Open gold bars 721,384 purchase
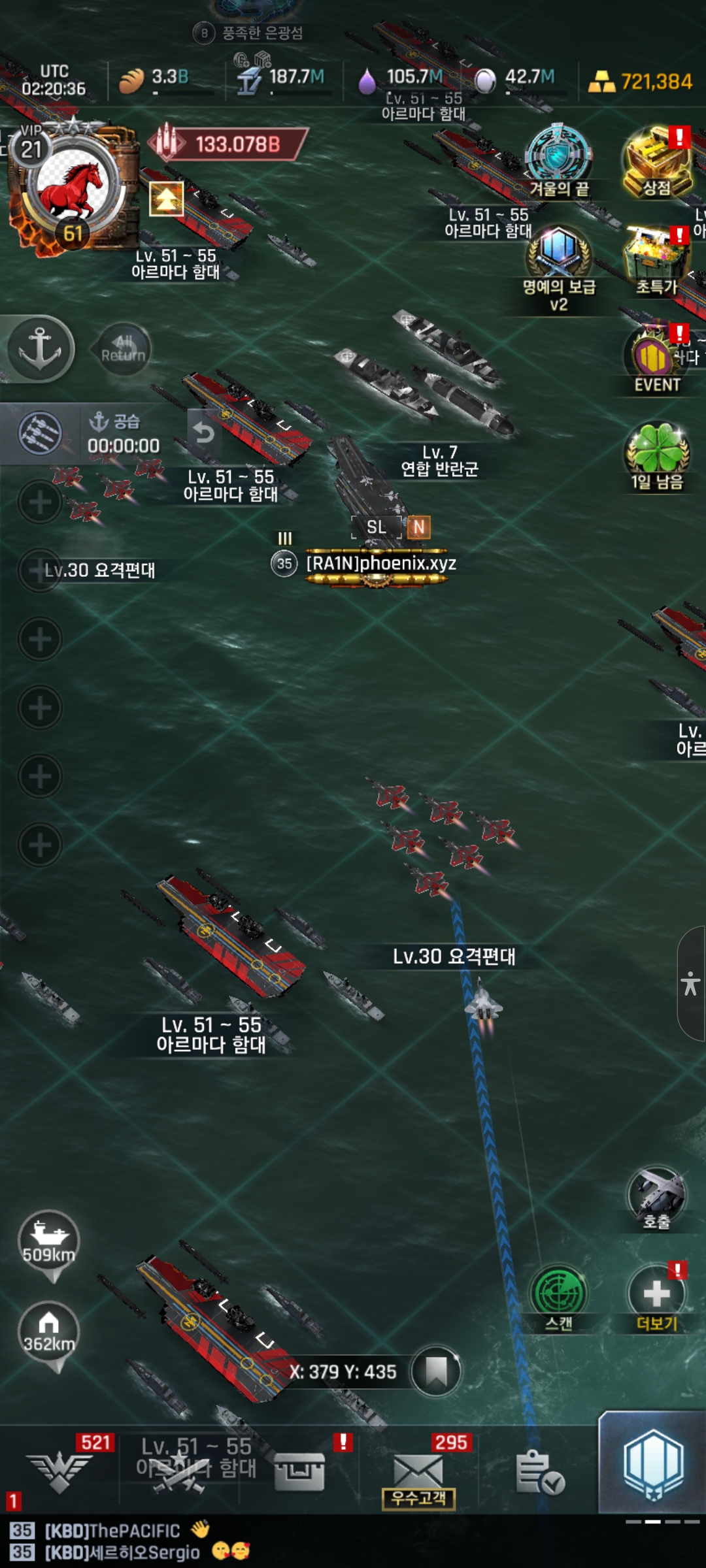The width and height of the screenshot is (706, 1568). [641, 82]
